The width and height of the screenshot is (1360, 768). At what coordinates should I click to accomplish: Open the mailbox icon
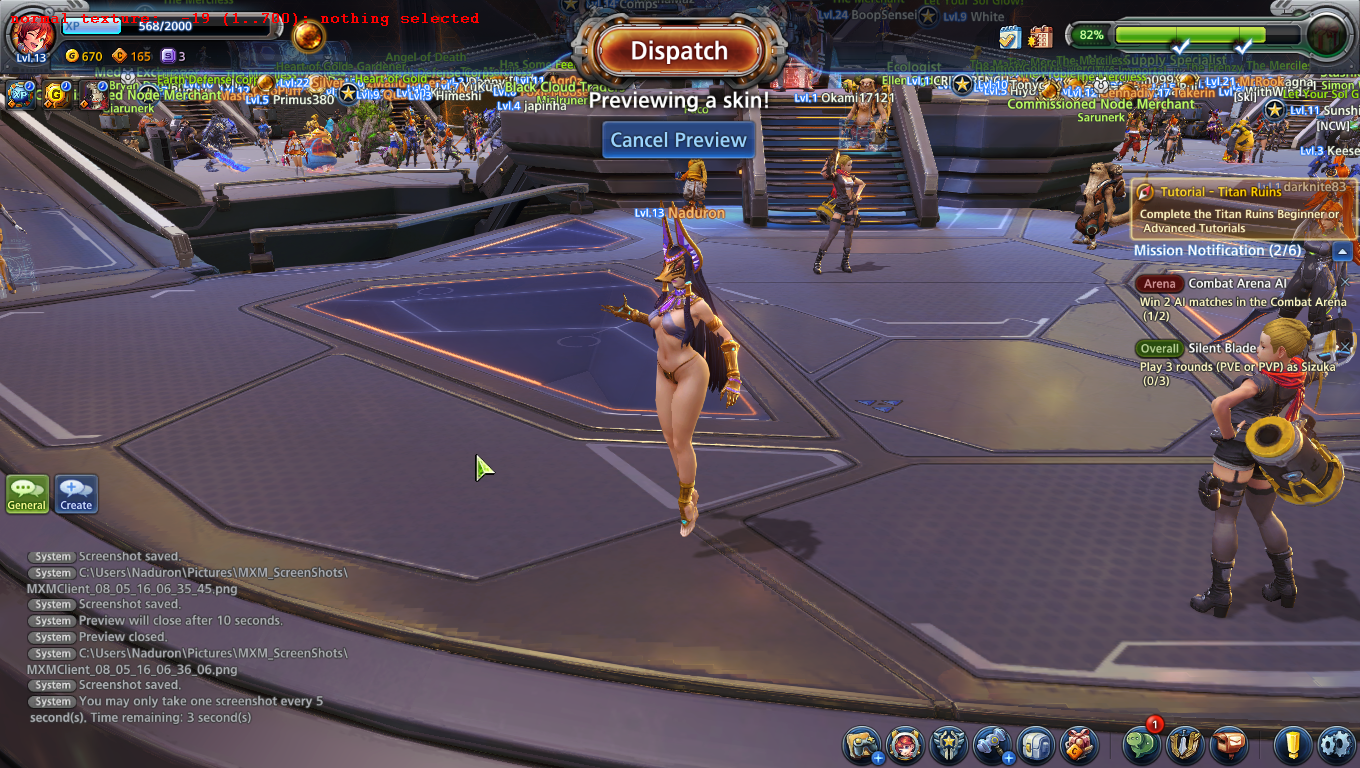pyautogui.click(x=1229, y=745)
